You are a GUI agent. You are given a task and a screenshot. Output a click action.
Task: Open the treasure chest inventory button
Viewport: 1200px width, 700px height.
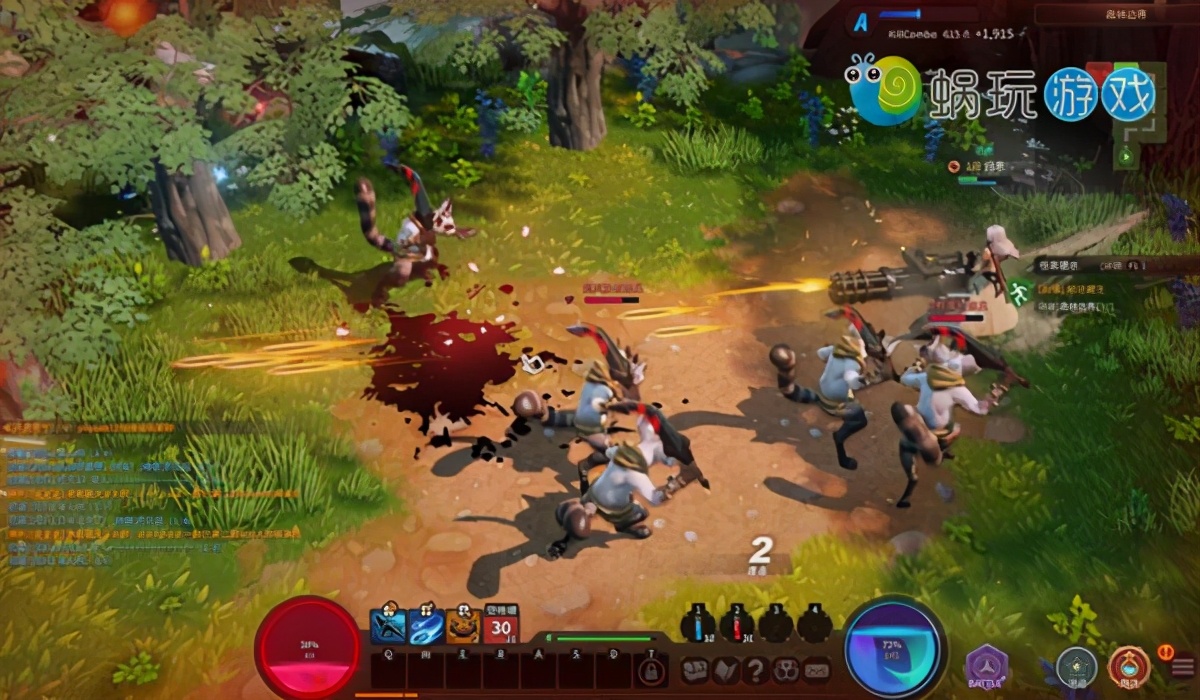696,669
